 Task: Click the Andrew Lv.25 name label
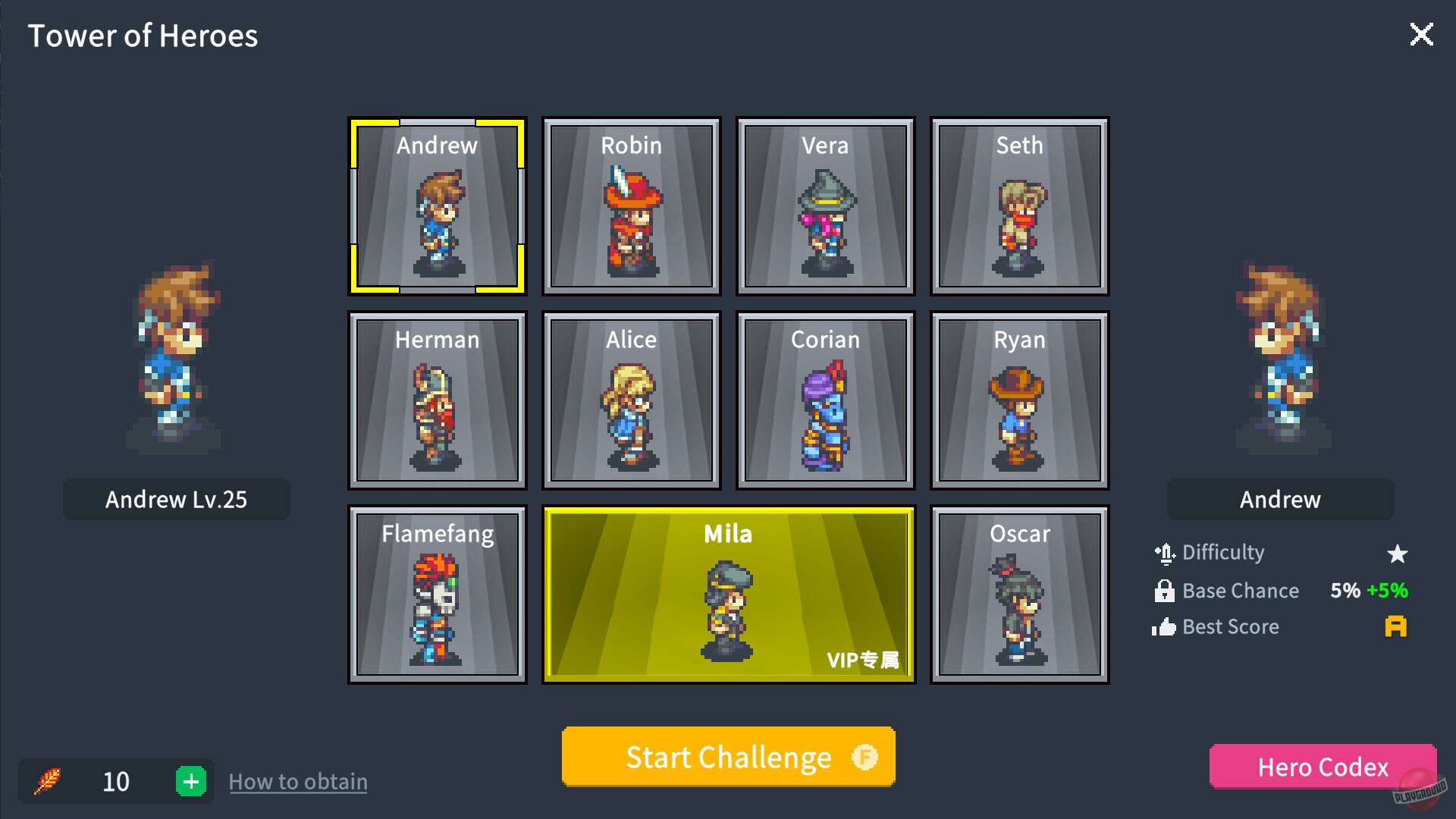[x=176, y=499]
